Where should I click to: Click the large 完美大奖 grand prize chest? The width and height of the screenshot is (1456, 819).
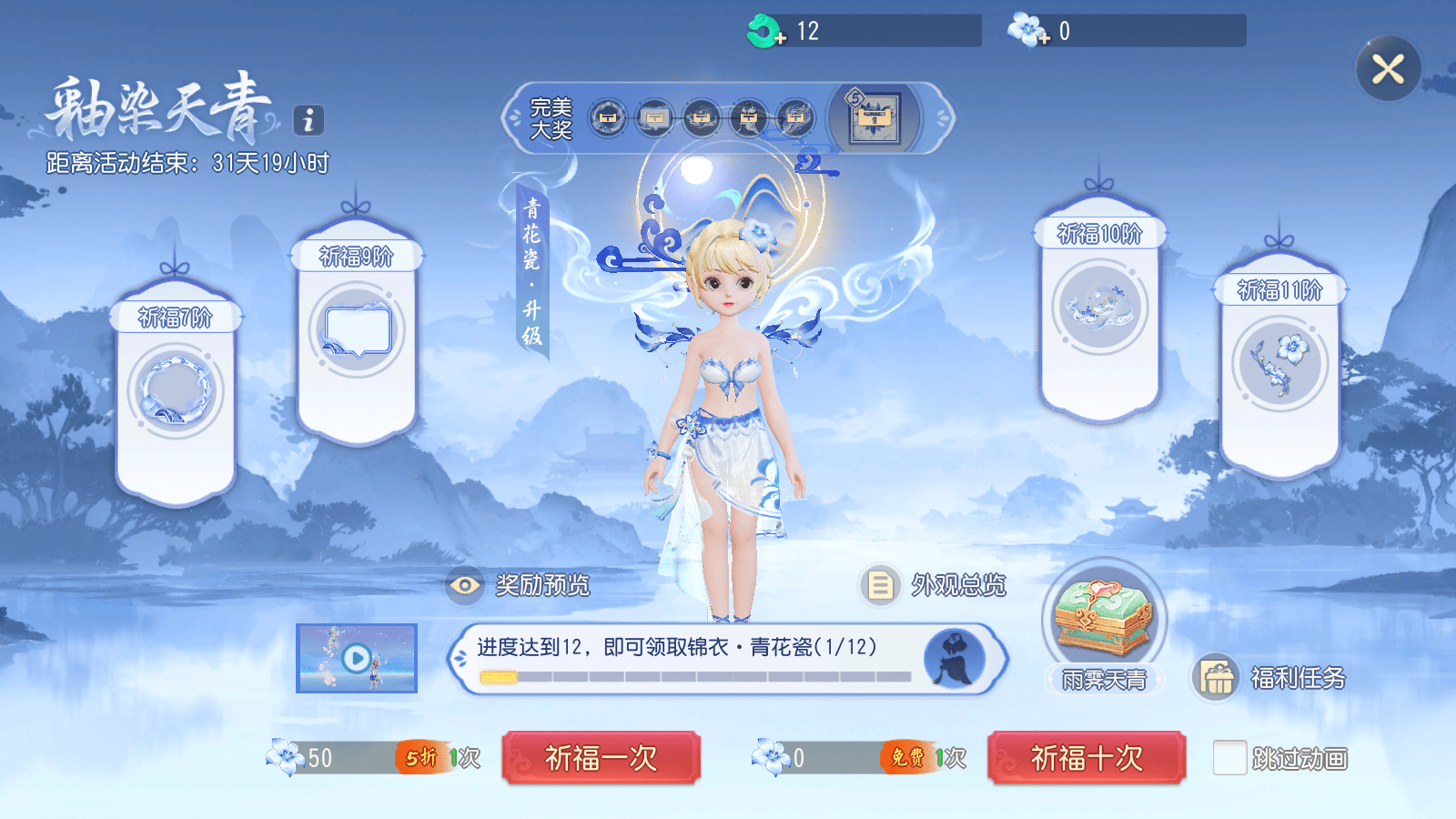[875, 118]
